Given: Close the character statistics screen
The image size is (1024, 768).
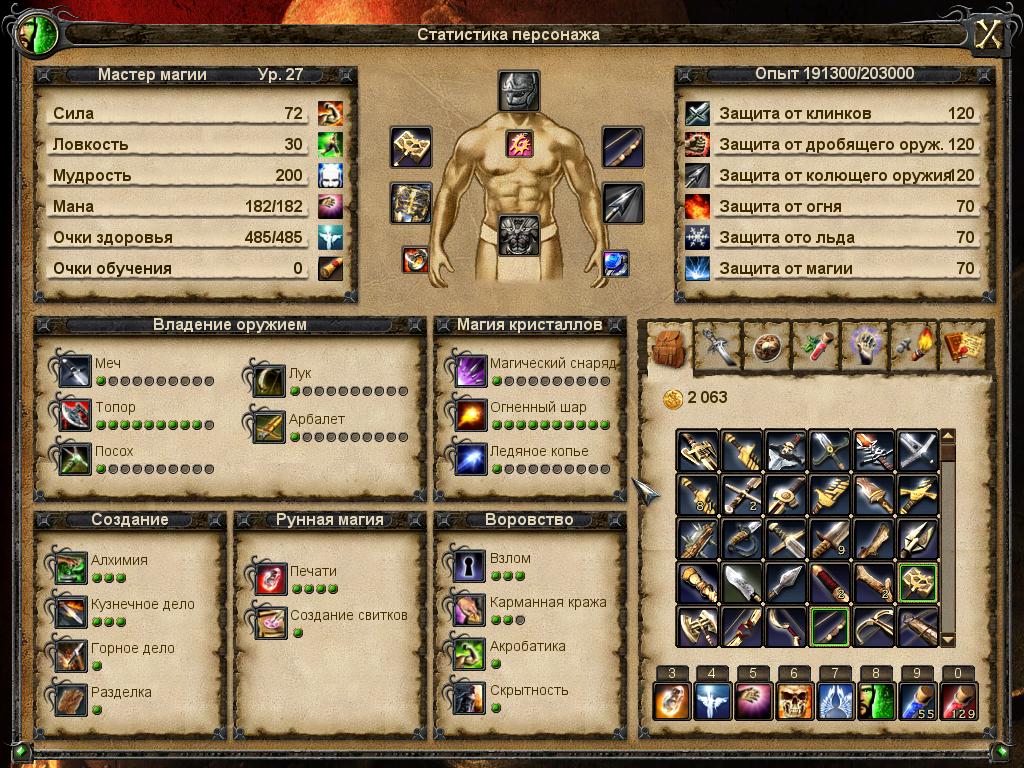Looking at the screenshot, I should 988,34.
